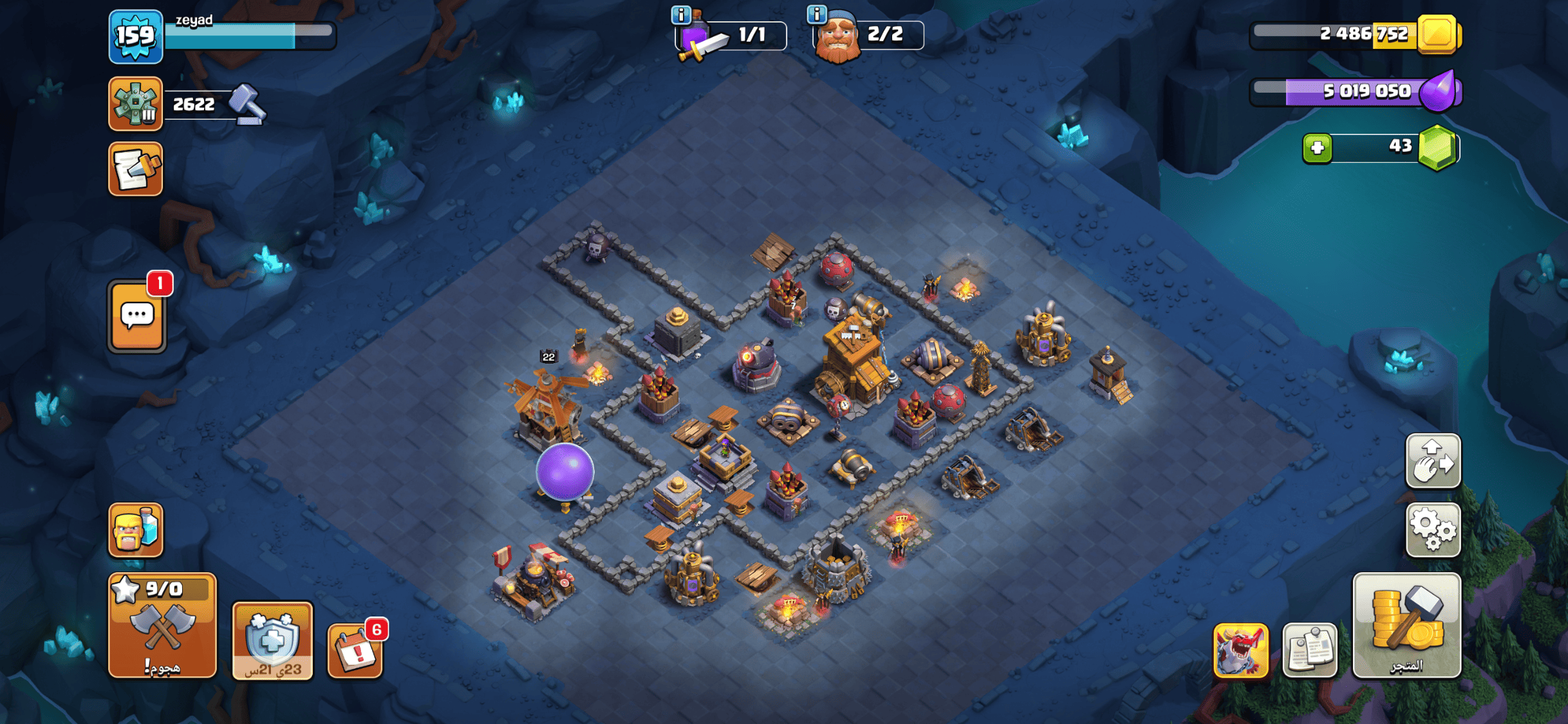The width and height of the screenshot is (1568, 724).
Task: Open the barbarian and elixir army button
Action: (135, 530)
